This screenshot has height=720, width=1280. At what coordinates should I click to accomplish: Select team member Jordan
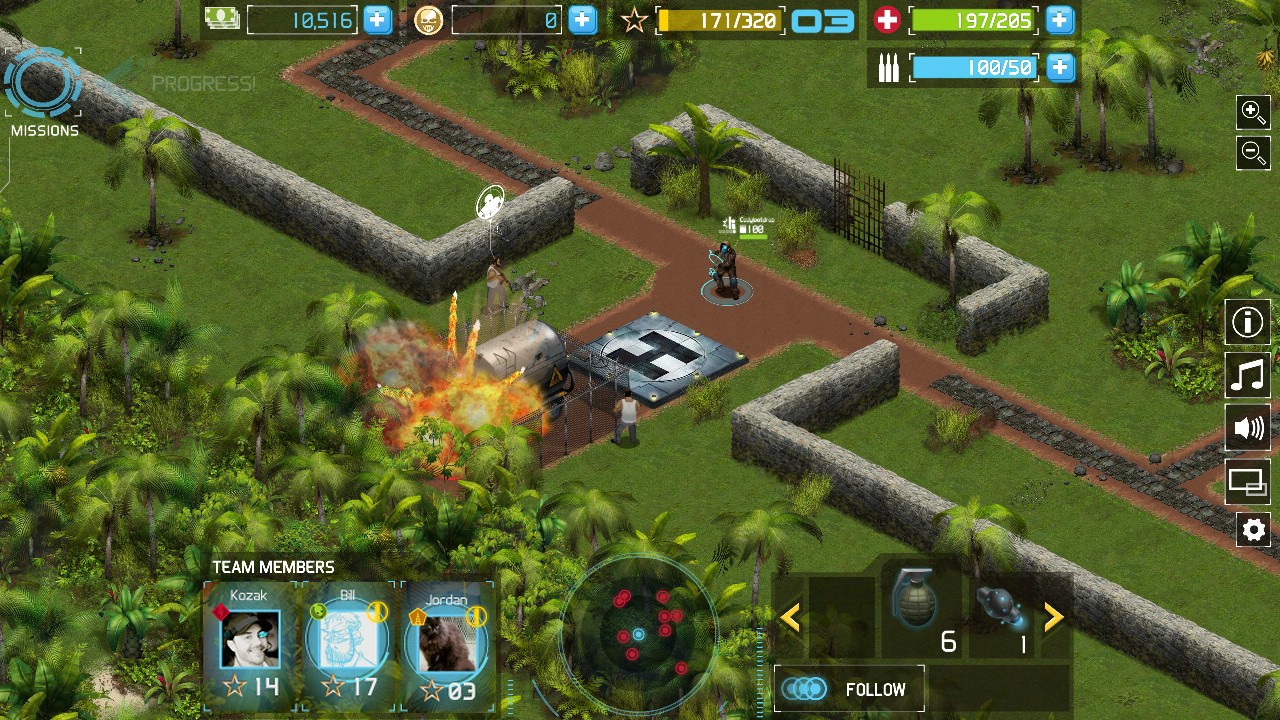point(446,642)
